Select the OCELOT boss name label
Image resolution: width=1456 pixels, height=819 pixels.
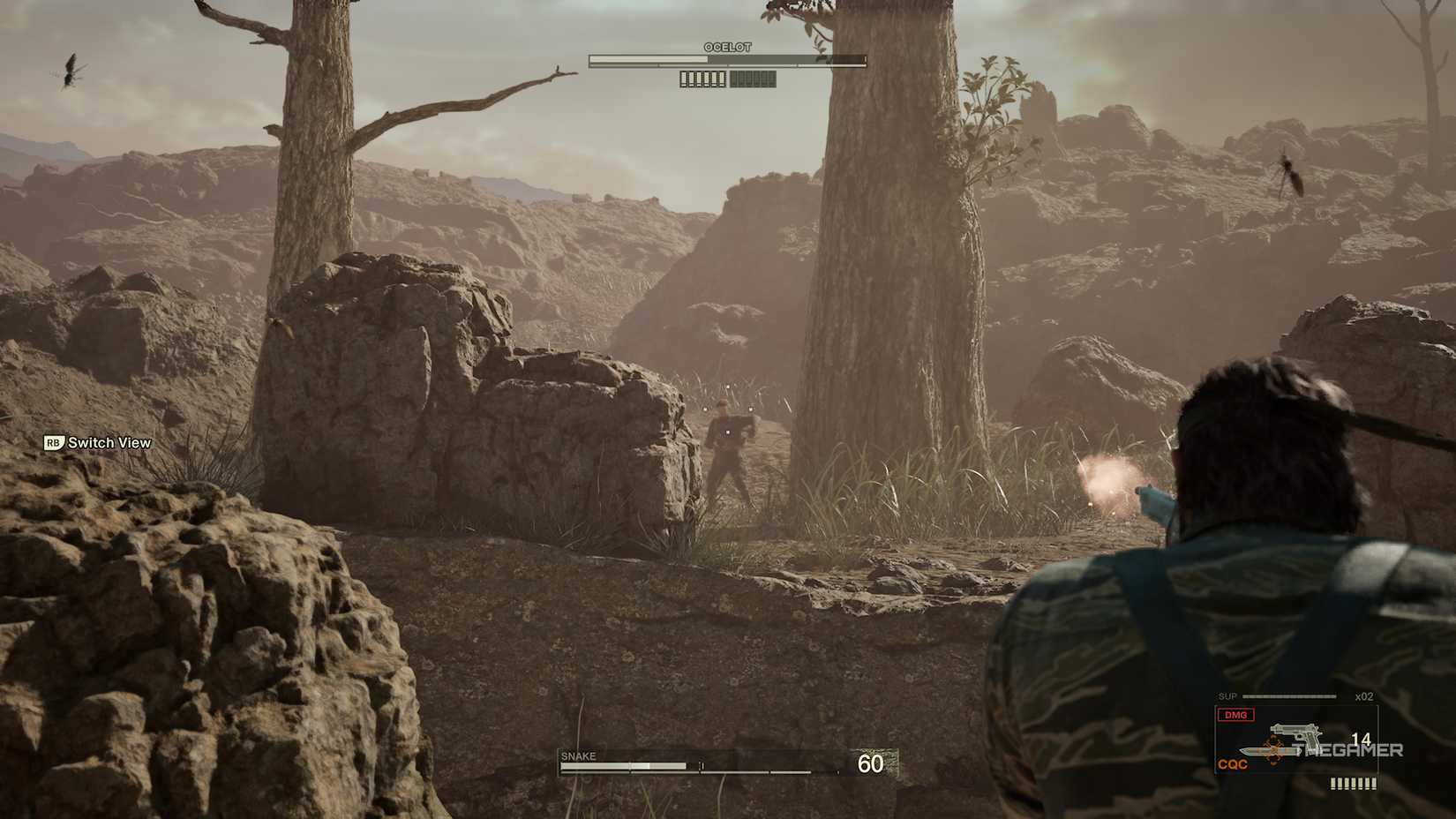click(727, 47)
